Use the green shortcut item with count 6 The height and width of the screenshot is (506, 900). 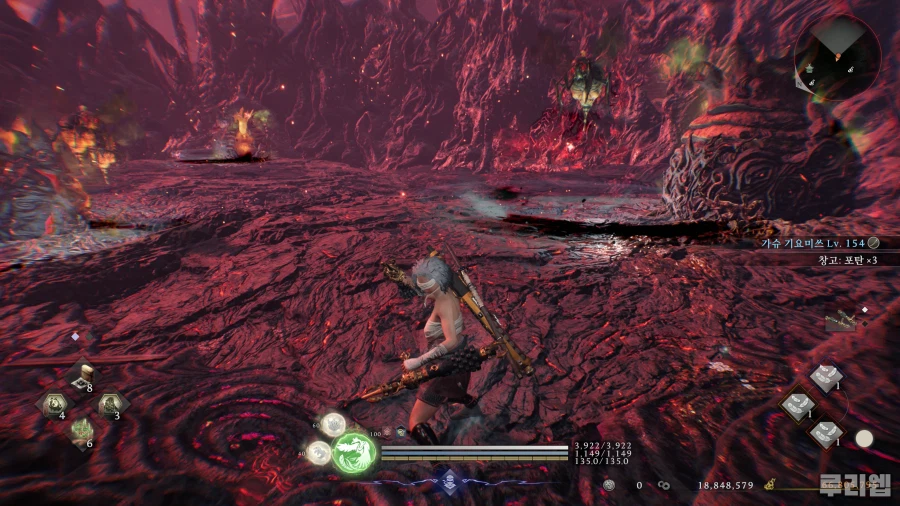(x=81, y=432)
